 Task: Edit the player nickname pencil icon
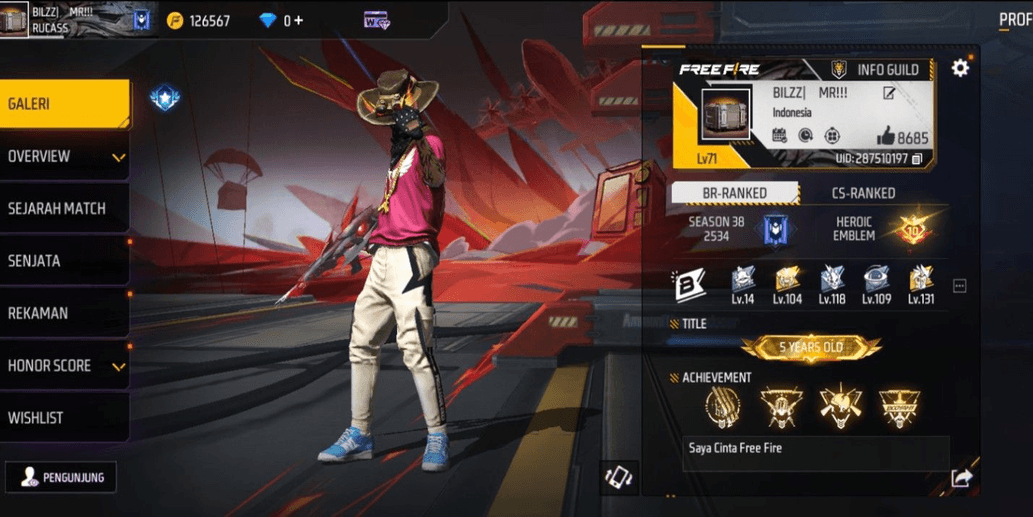click(x=889, y=93)
